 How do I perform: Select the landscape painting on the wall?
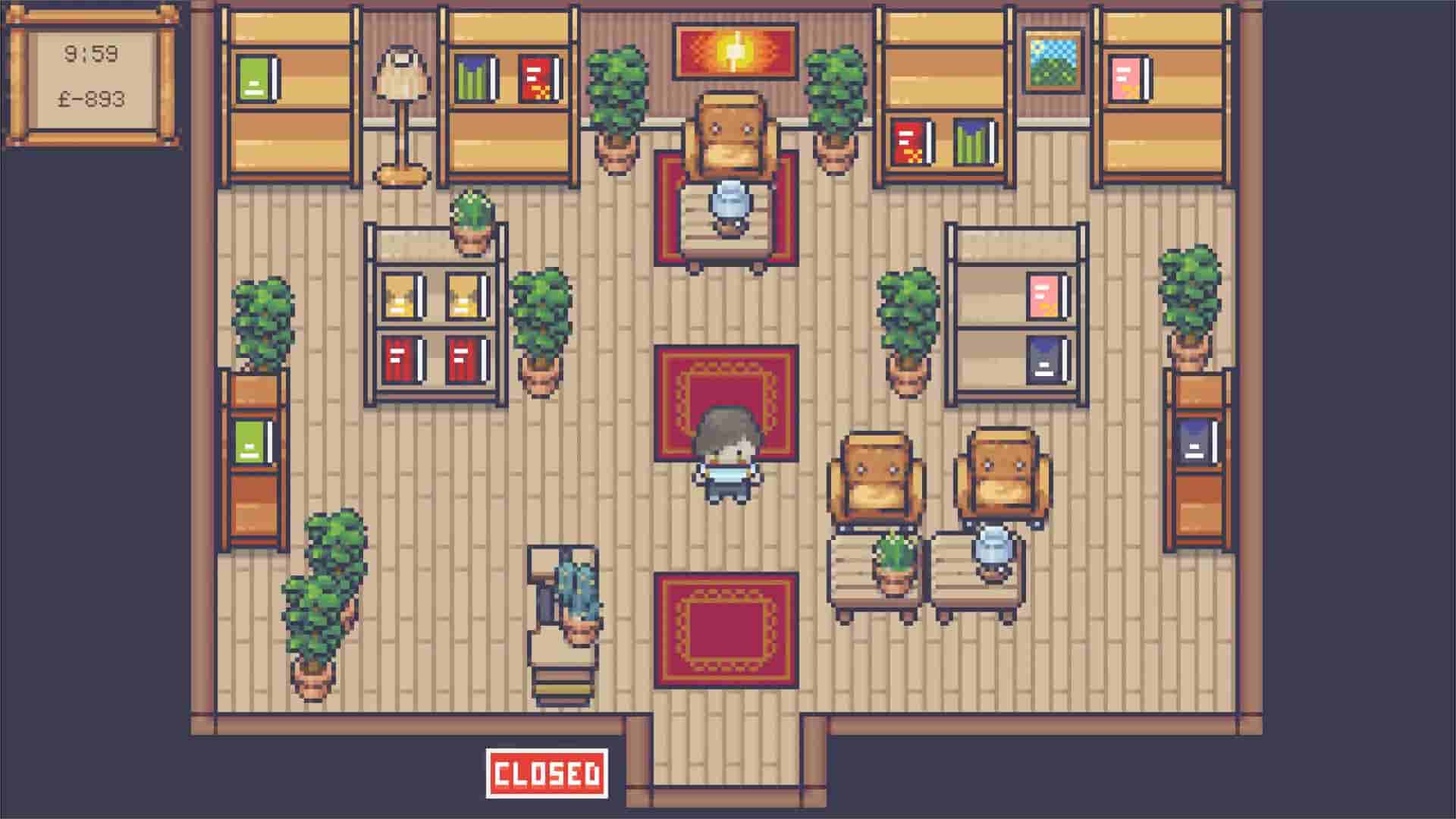1054,61
